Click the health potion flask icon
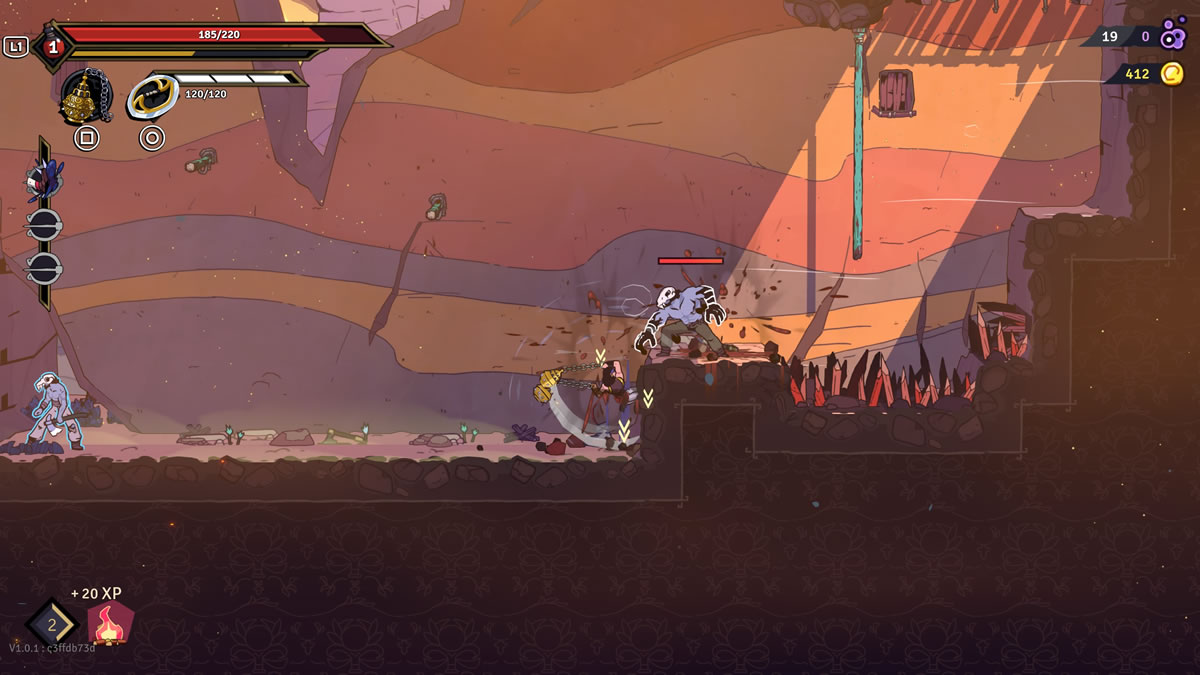Screen dimensions: 1200x675 (x=52, y=46)
